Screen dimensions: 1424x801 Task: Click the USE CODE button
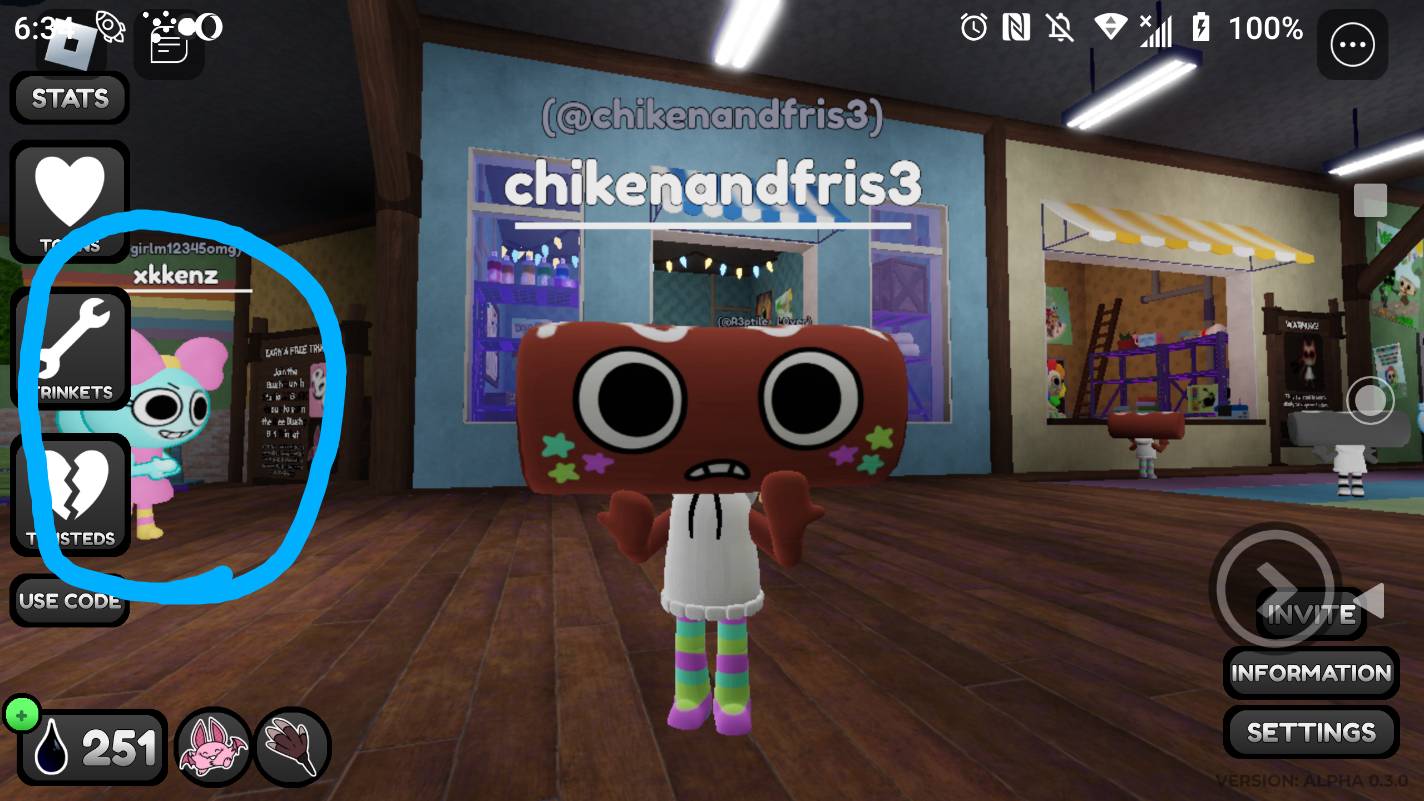[69, 601]
